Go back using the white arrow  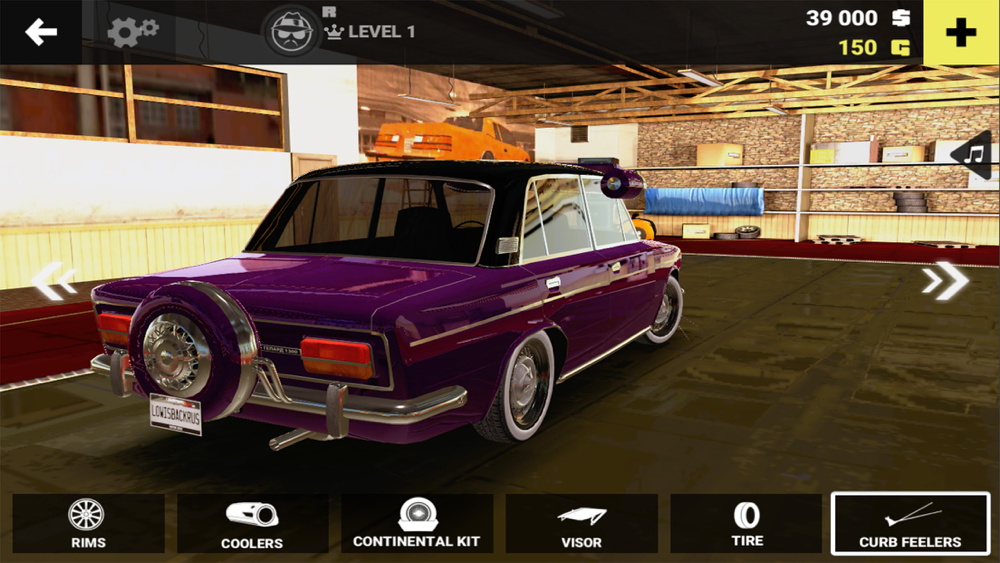click(41, 32)
